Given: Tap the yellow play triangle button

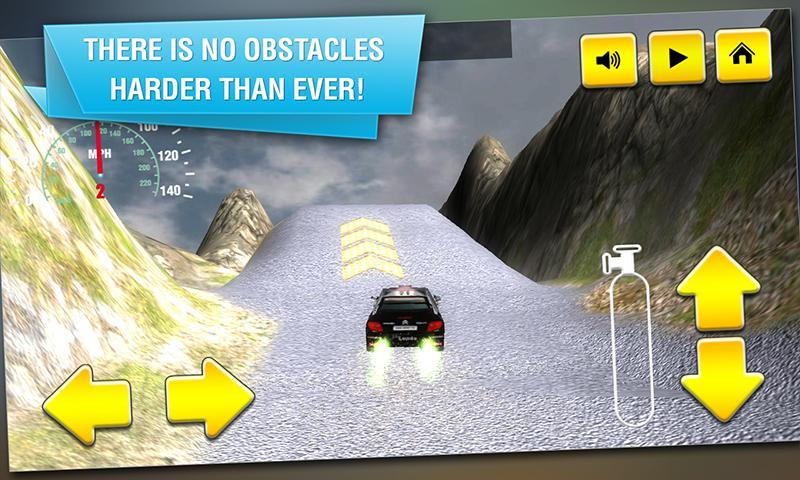Looking at the screenshot, I should point(676,58).
